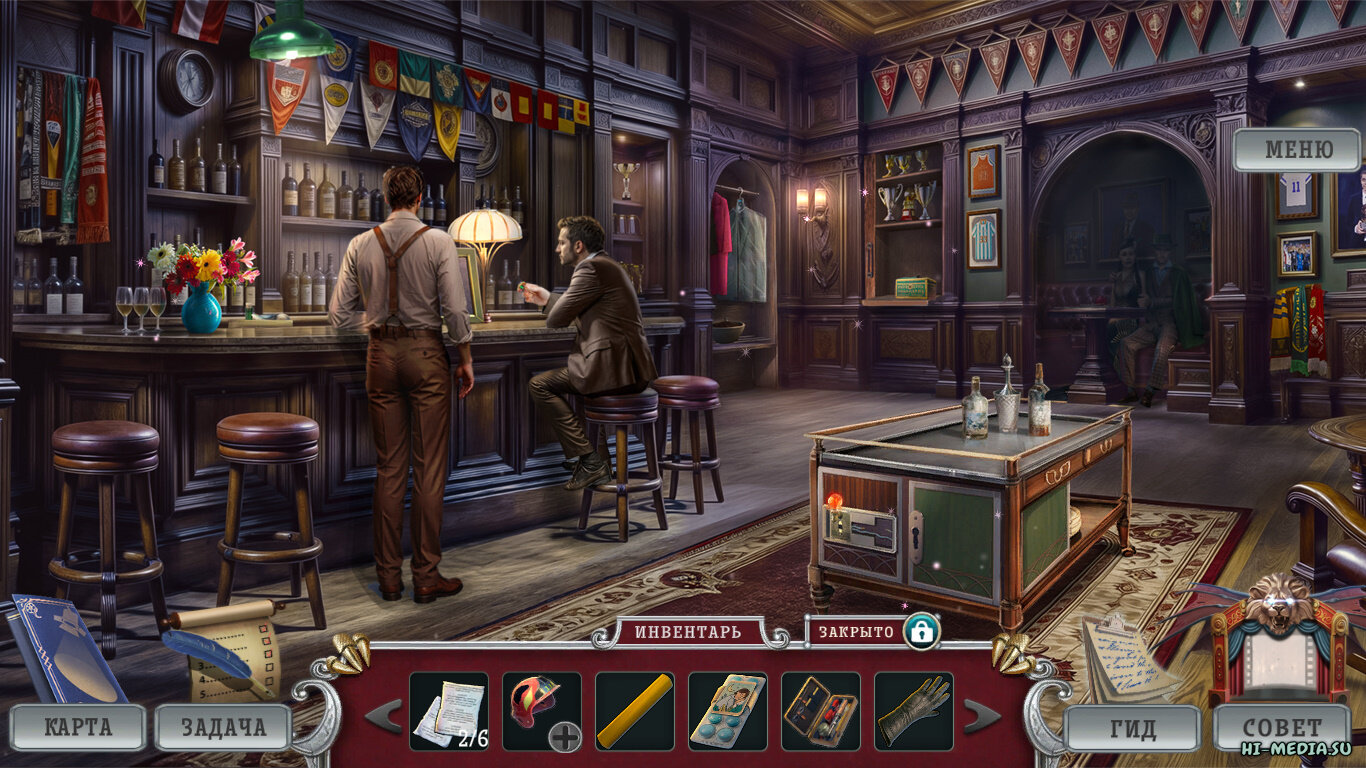
Task: Click the plus badge on the helmet
Action: click(x=565, y=738)
